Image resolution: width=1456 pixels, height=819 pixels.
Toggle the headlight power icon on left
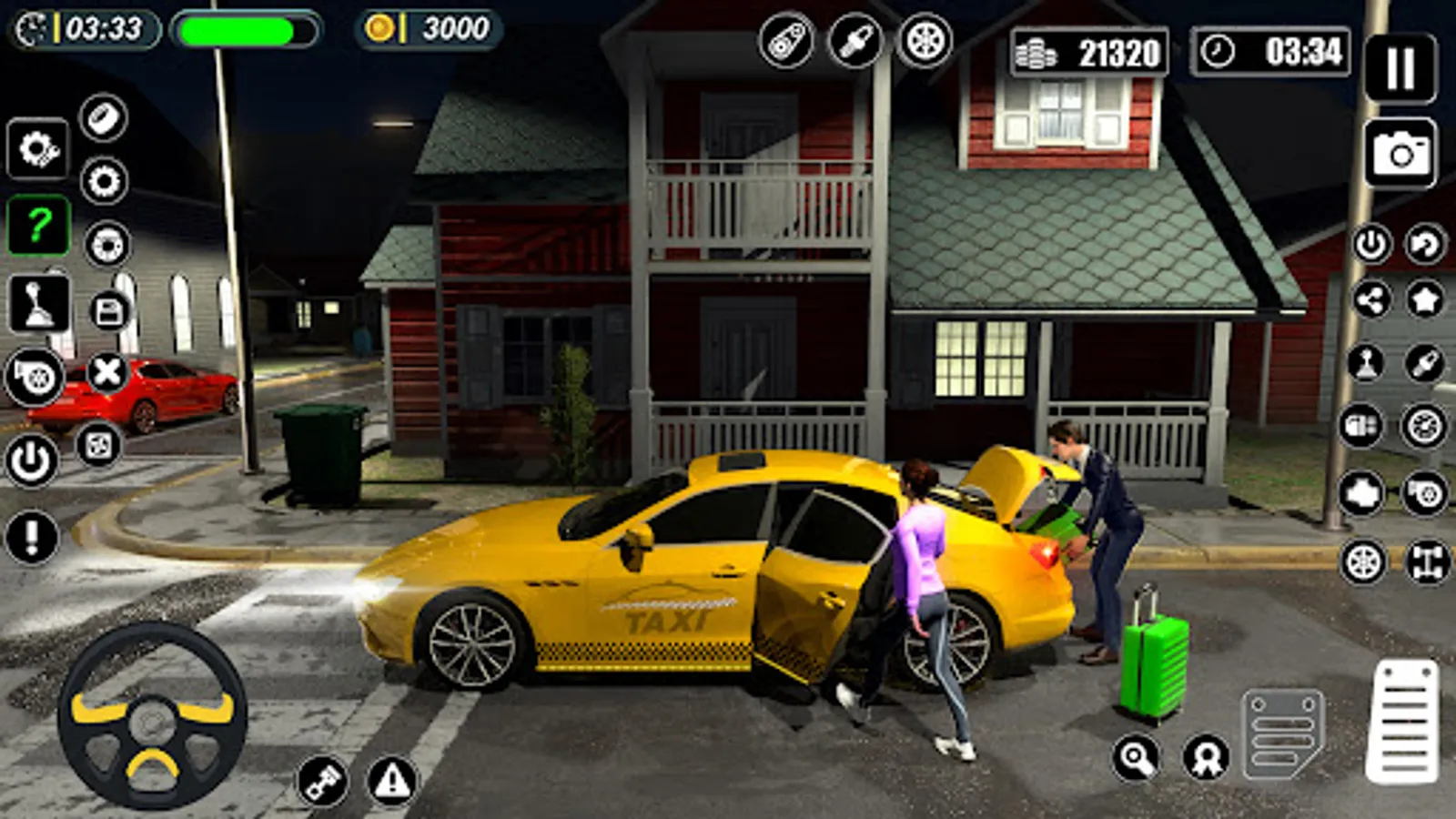tap(31, 460)
